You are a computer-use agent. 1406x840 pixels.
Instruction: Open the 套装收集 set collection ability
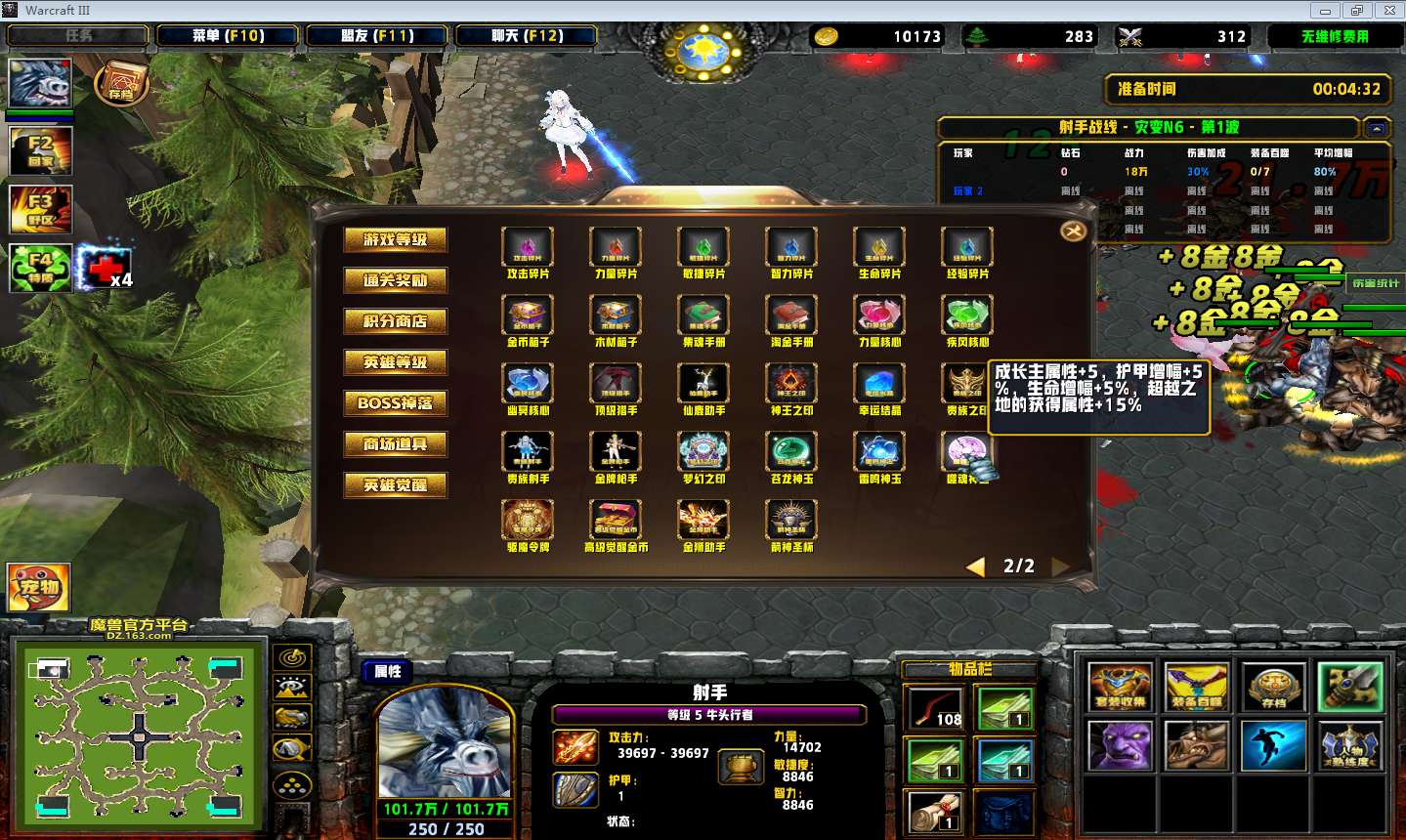click(x=1120, y=687)
